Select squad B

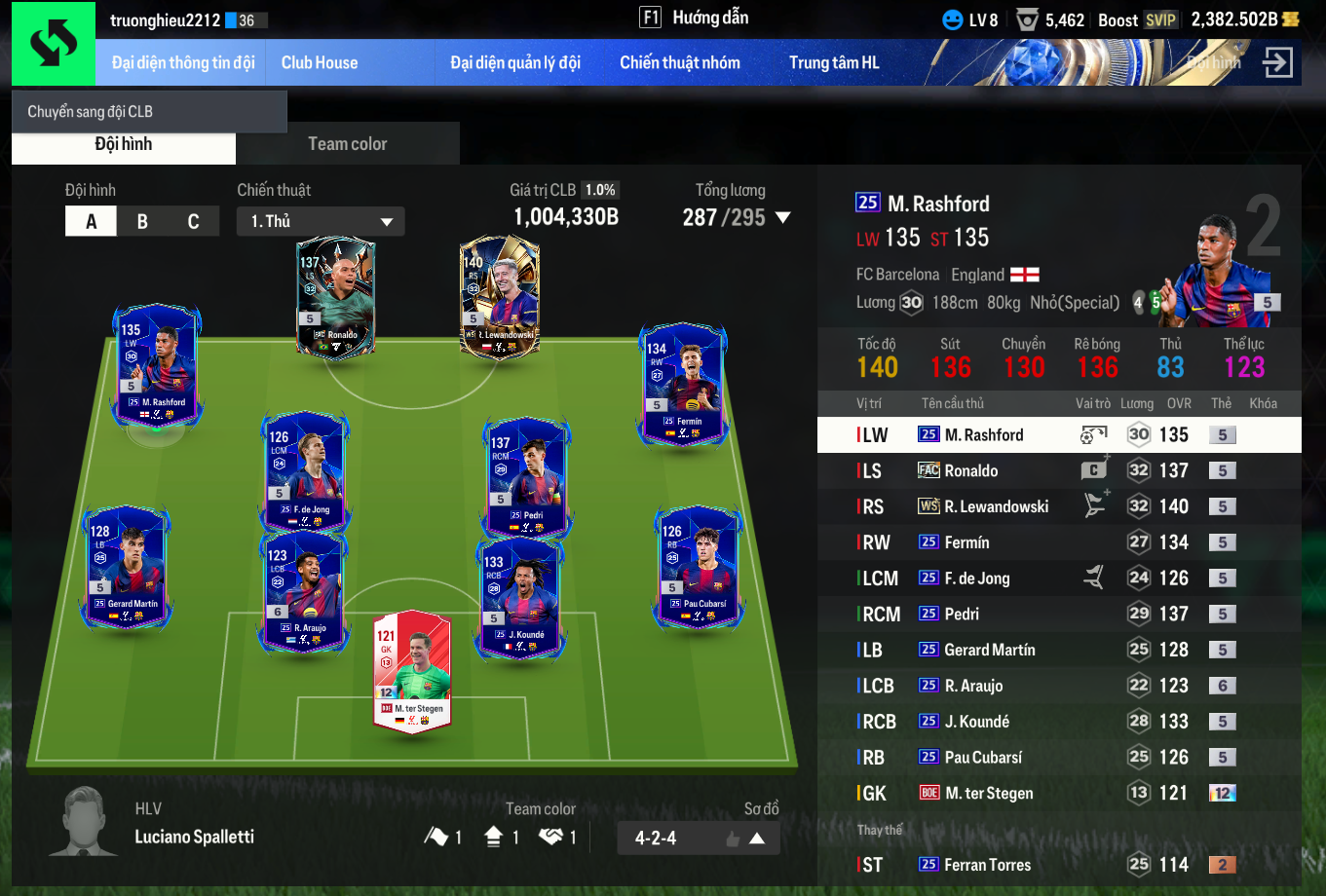click(142, 222)
